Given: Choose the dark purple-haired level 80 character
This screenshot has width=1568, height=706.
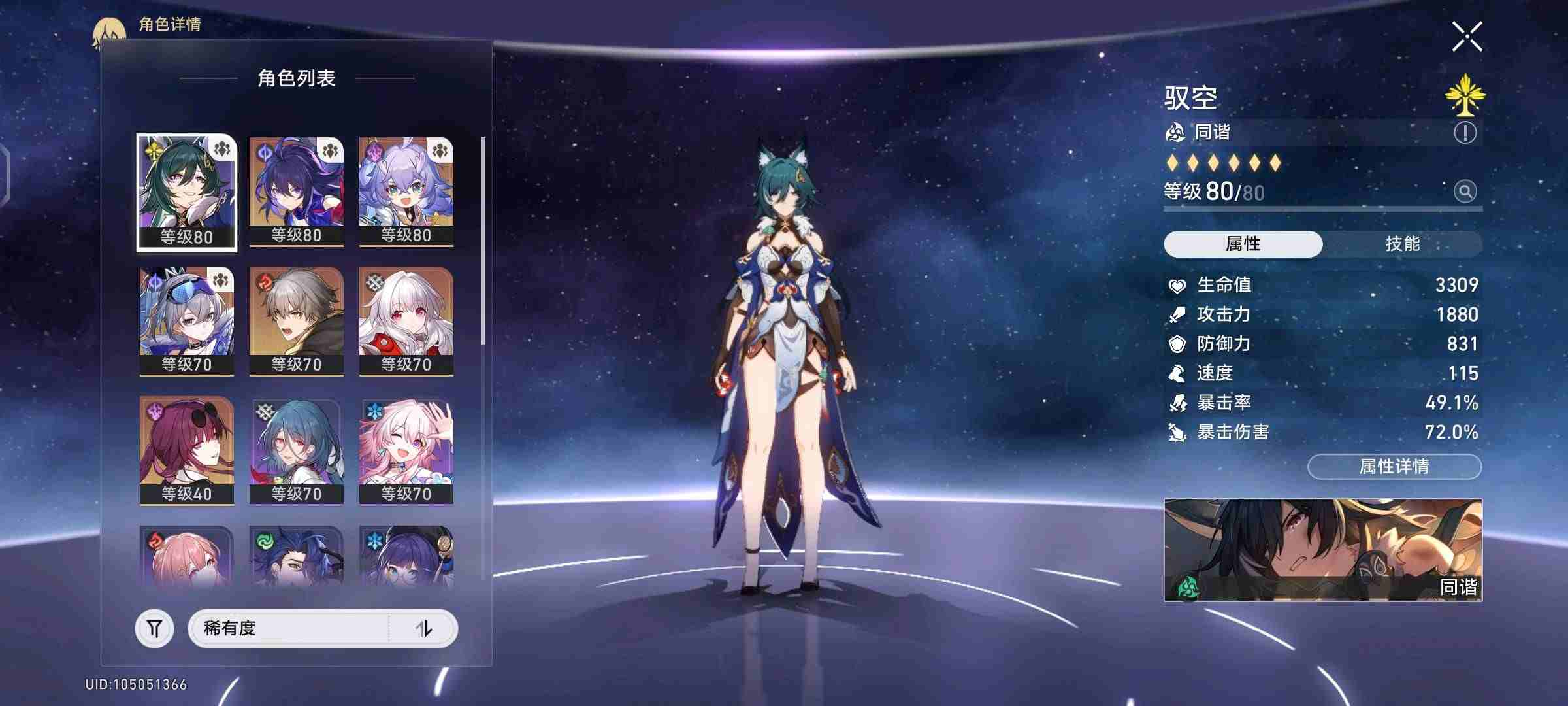Looking at the screenshot, I should [297, 191].
